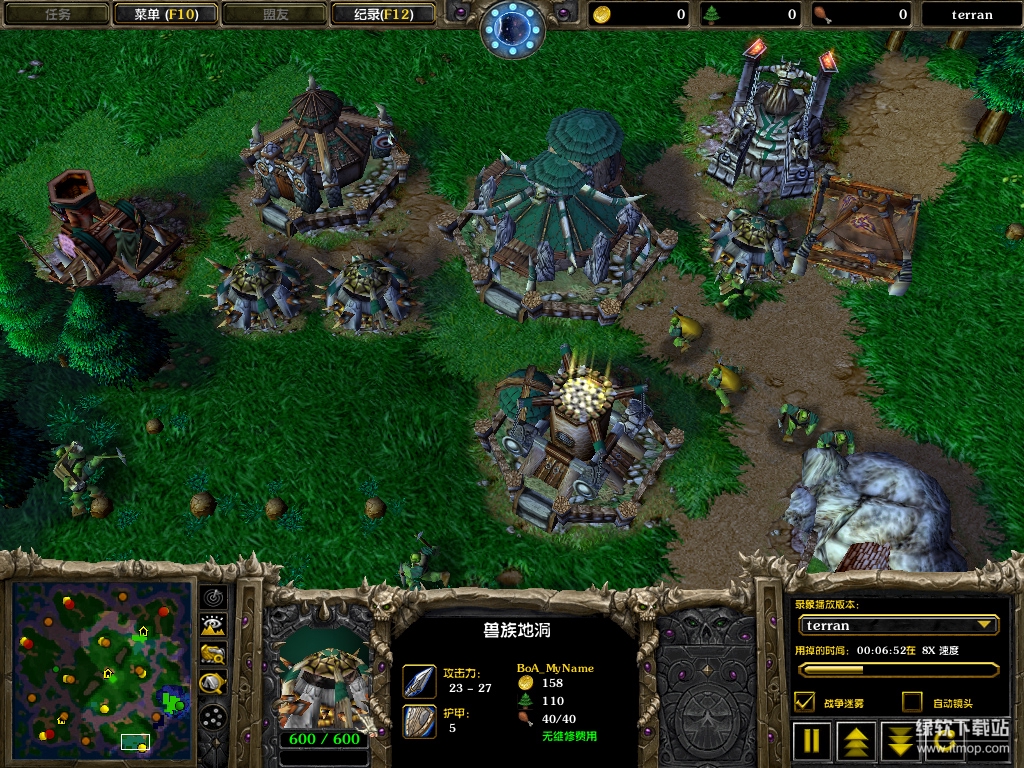Activate the minimap signal ping button
Screen dimensions: 1024x768
coord(213,596)
